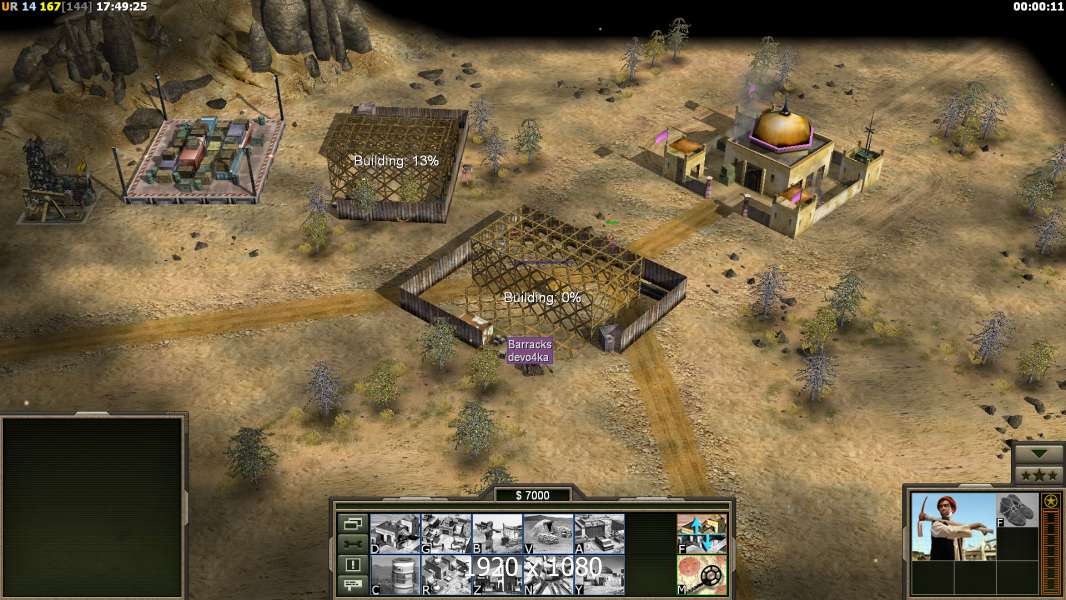Choose the build icon marked Z
The height and width of the screenshot is (600, 1066).
(497, 574)
